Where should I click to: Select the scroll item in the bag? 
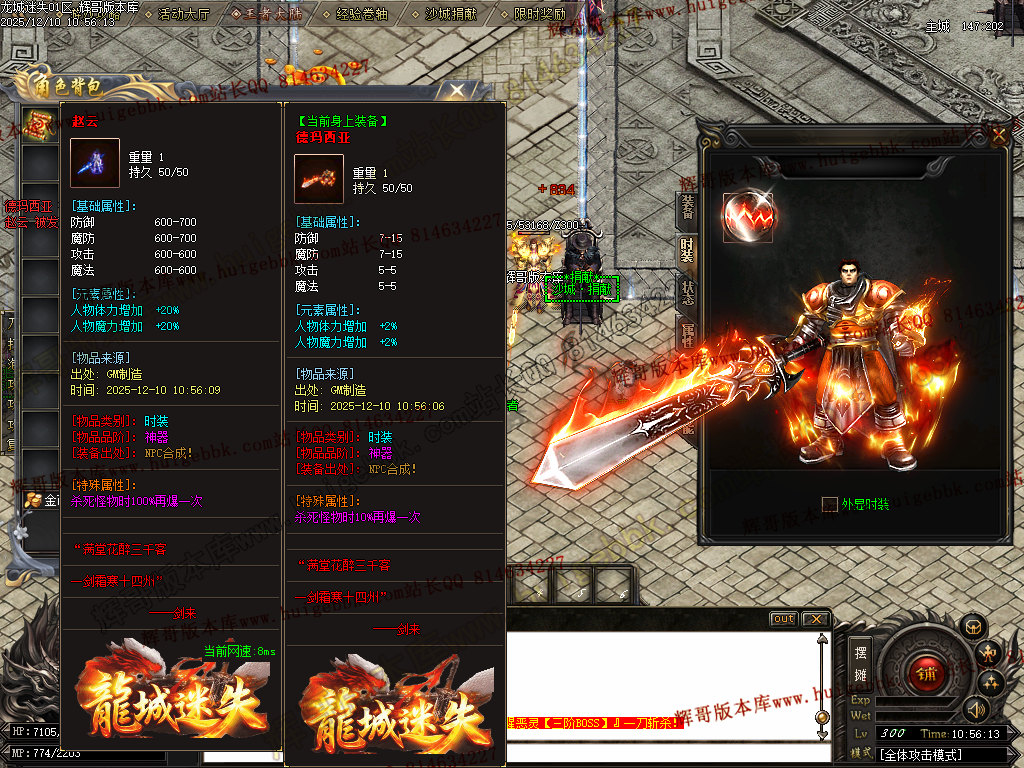[37, 125]
